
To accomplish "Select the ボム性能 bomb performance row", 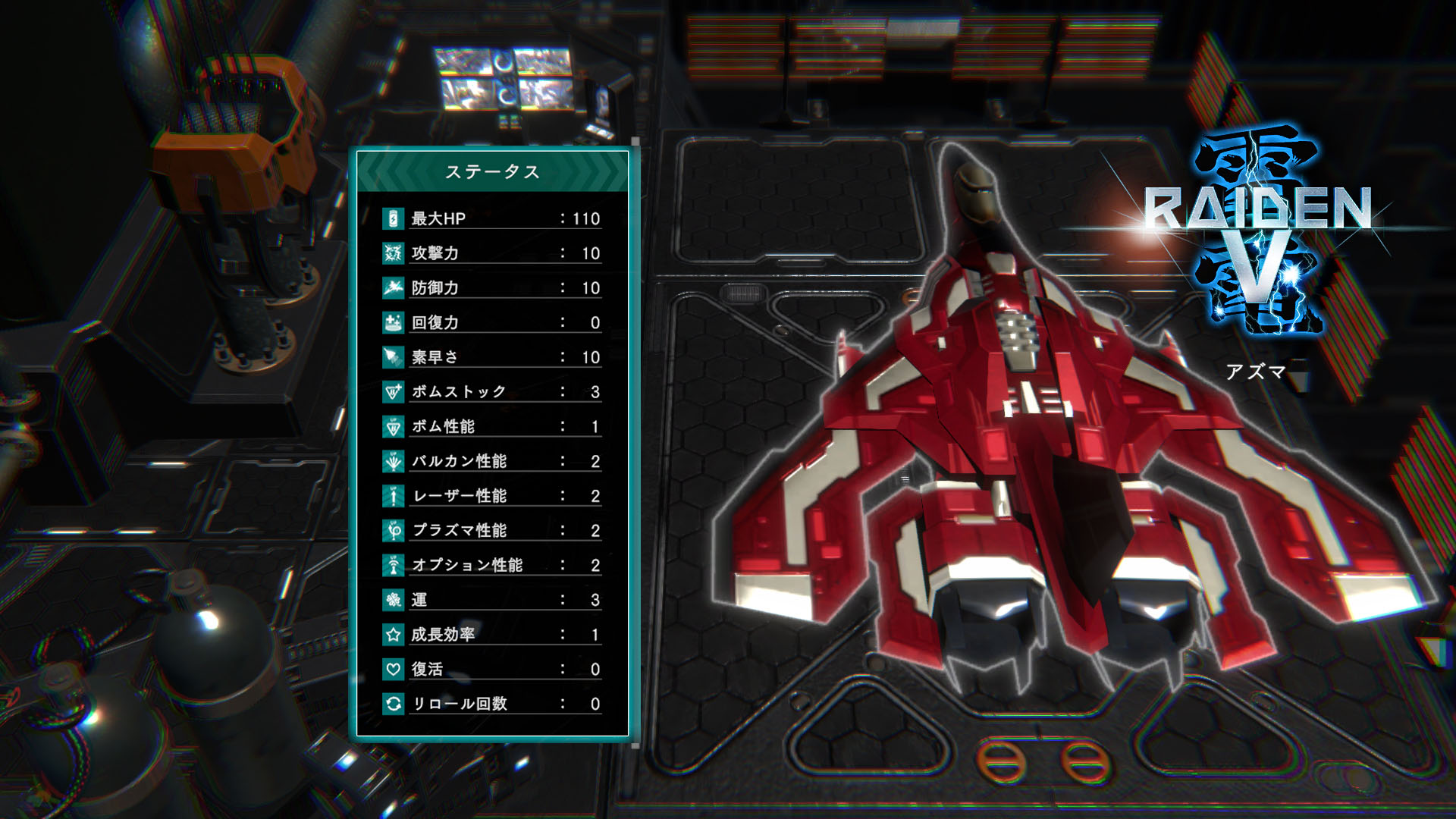I will [x=492, y=426].
